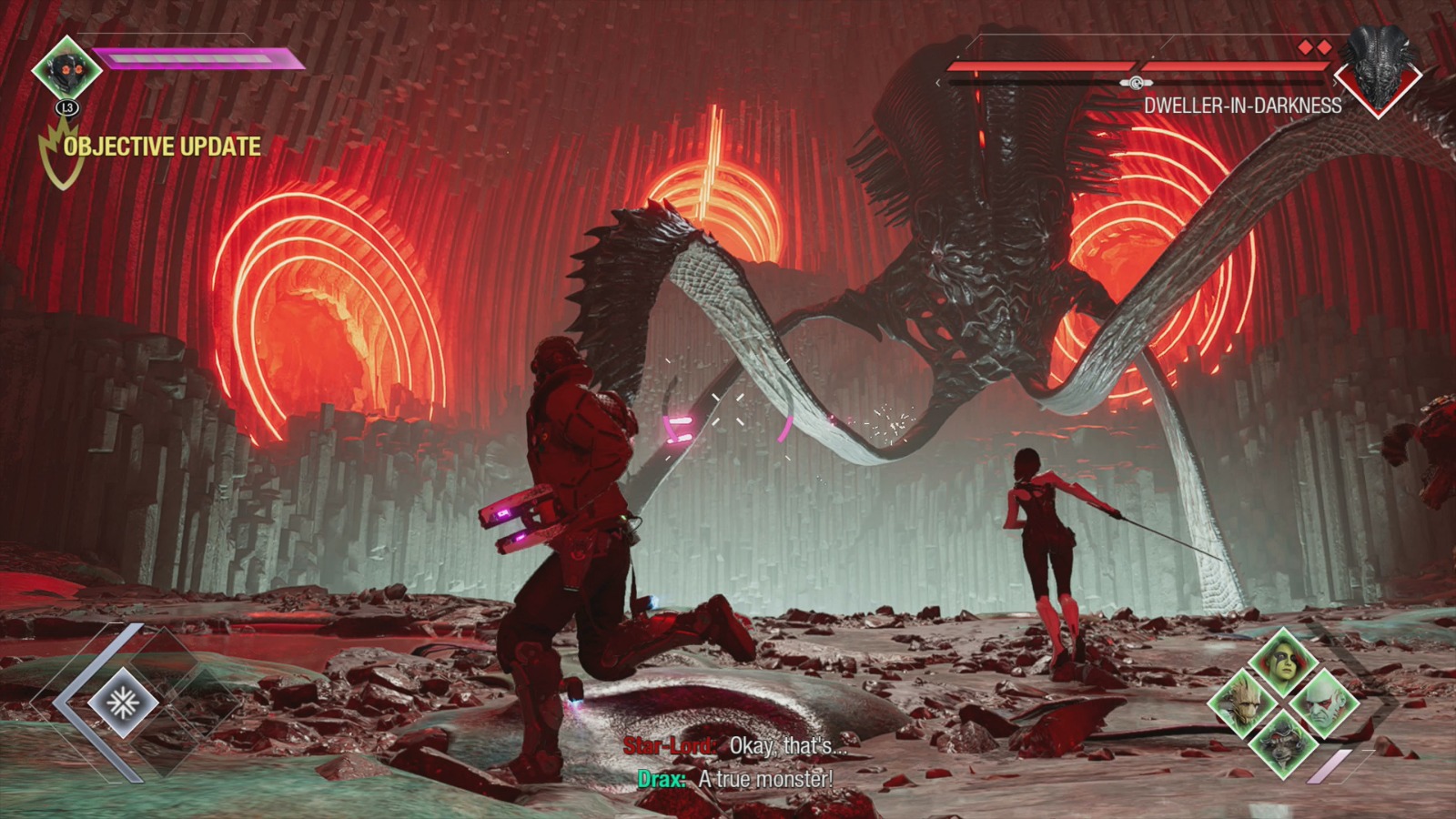Open the Objective Update notification

point(161,147)
